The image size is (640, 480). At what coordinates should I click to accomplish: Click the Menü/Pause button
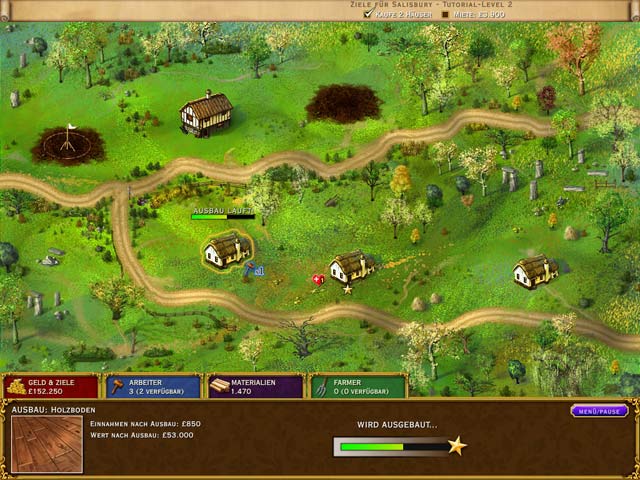tap(599, 411)
